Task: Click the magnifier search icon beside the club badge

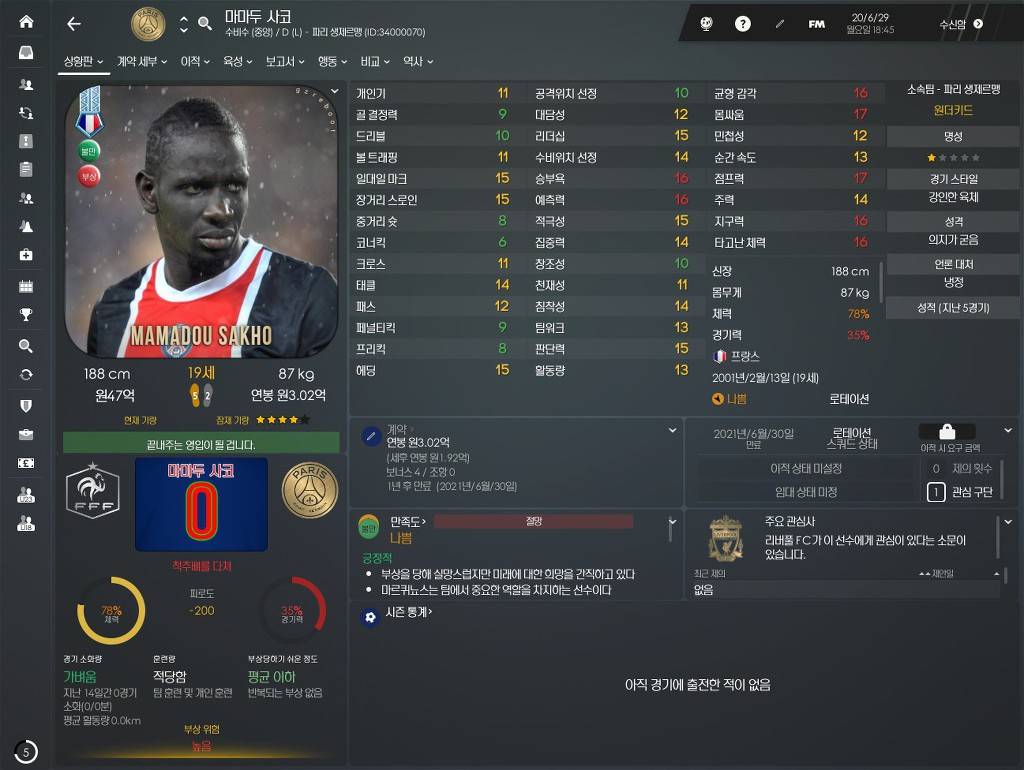Action: pos(205,24)
